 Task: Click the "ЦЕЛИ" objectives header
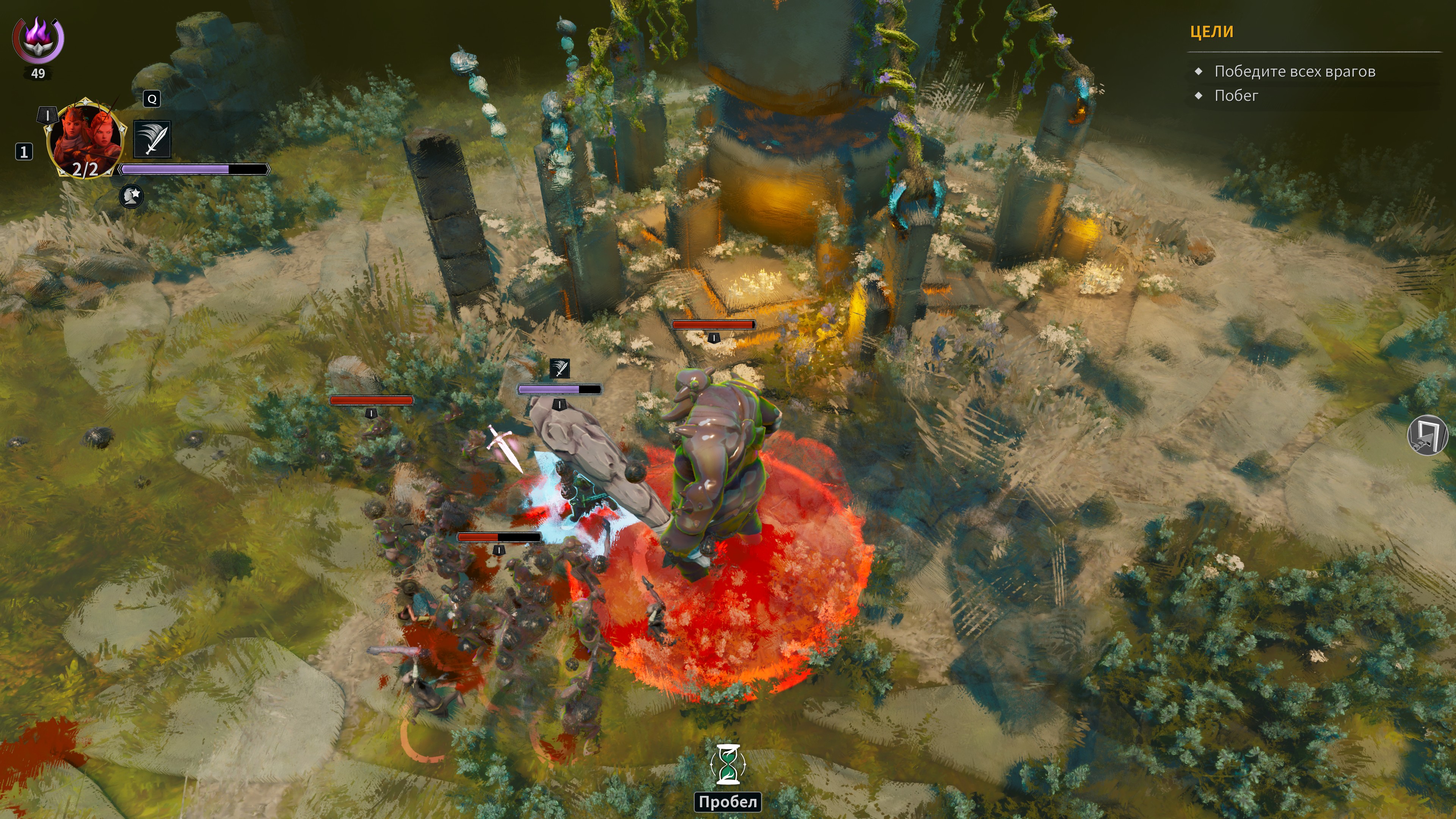[x=1211, y=31]
